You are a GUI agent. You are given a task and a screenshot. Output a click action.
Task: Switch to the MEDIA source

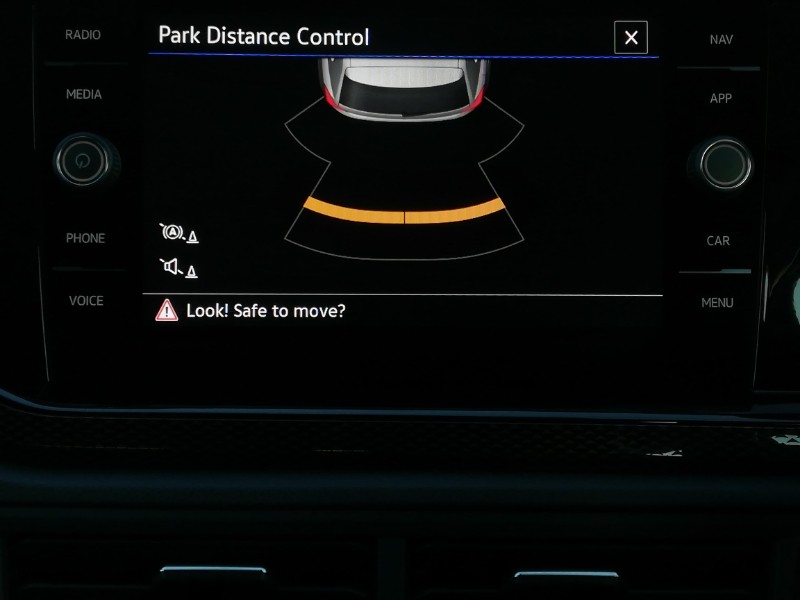[x=83, y=95]
